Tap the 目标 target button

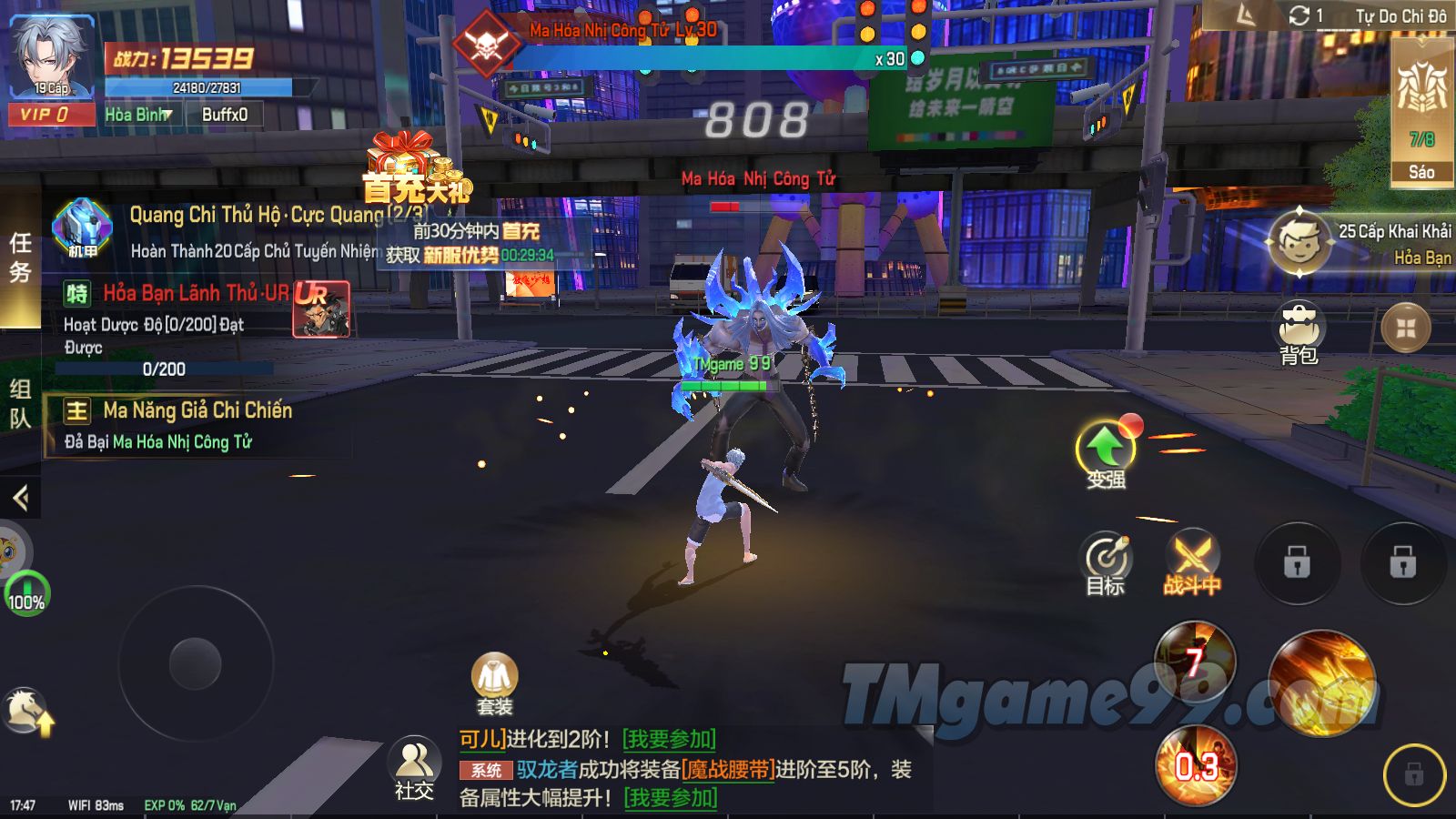point(1106,563)
